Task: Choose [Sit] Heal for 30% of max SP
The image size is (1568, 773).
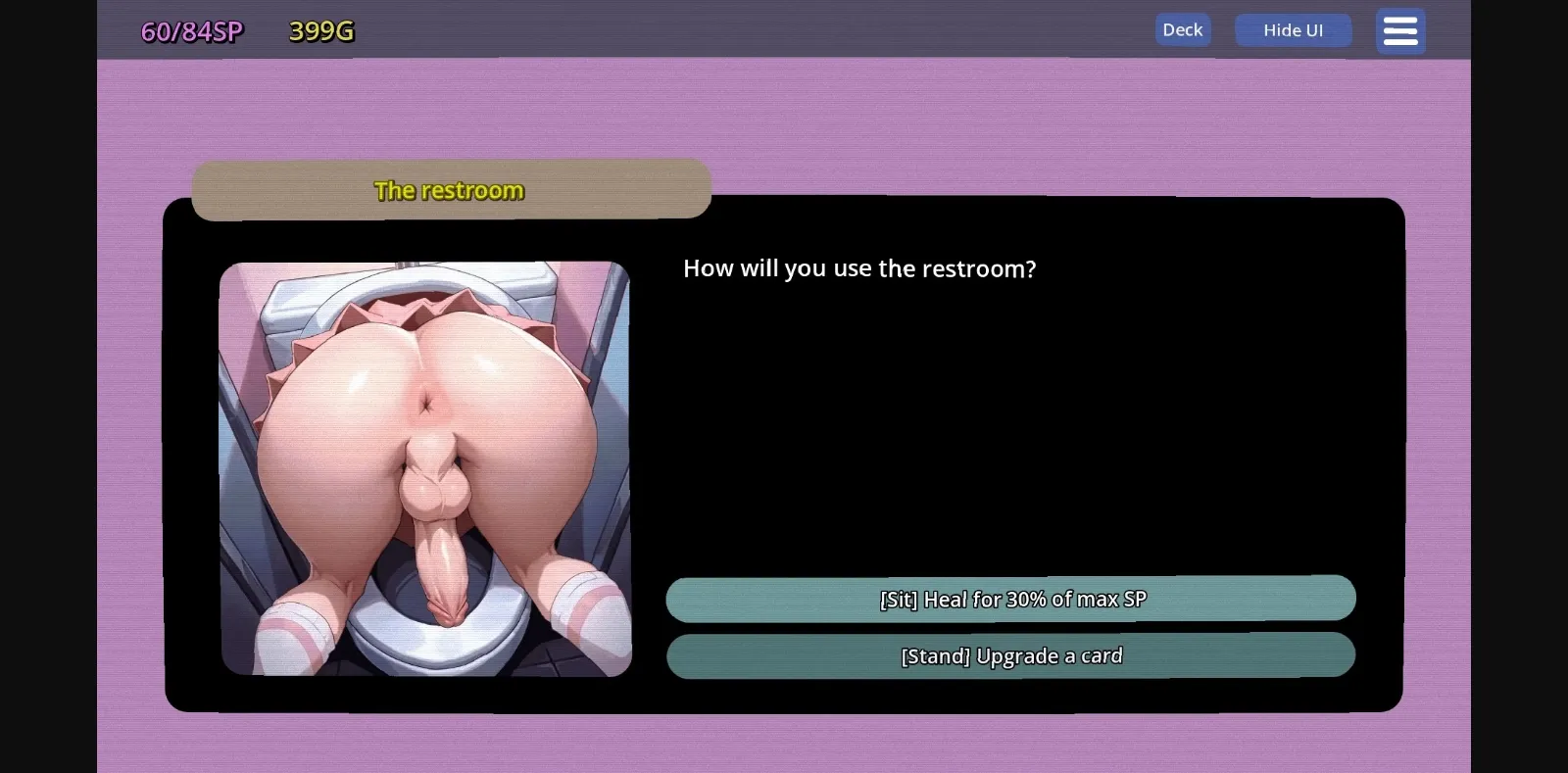Action: pos(1010,599)
